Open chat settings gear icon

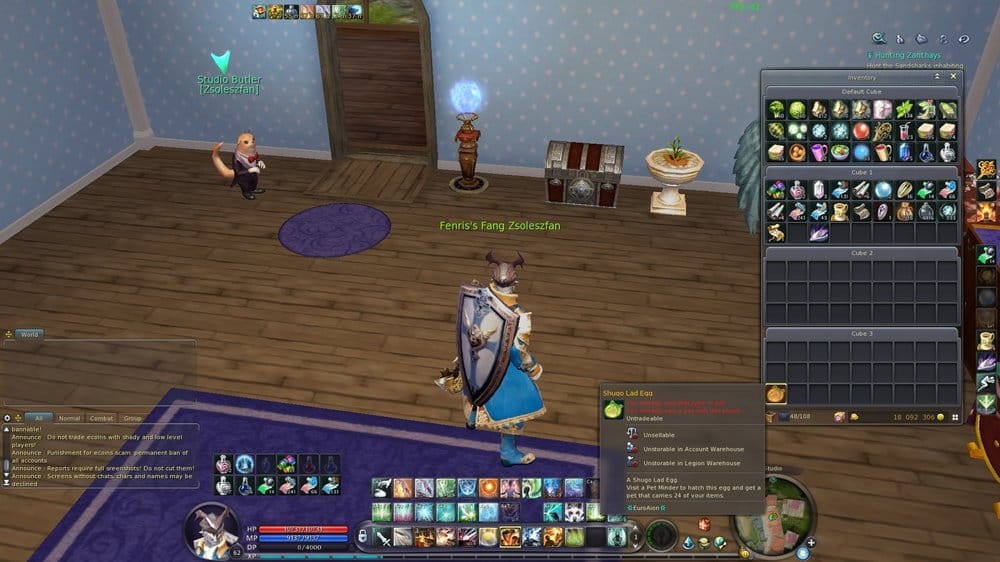coord(7,418)
